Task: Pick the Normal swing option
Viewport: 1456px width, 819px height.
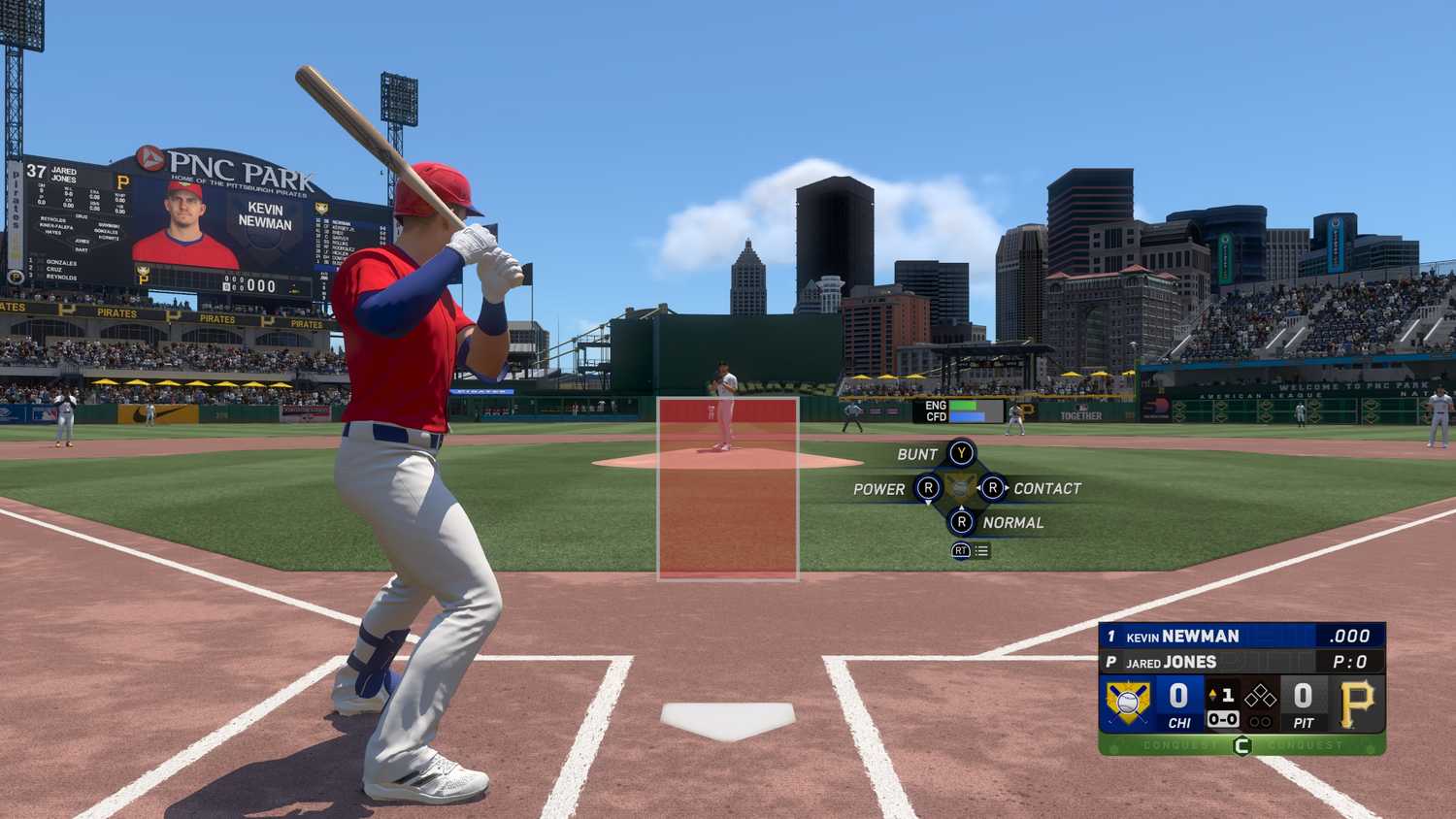Action: 961,522
